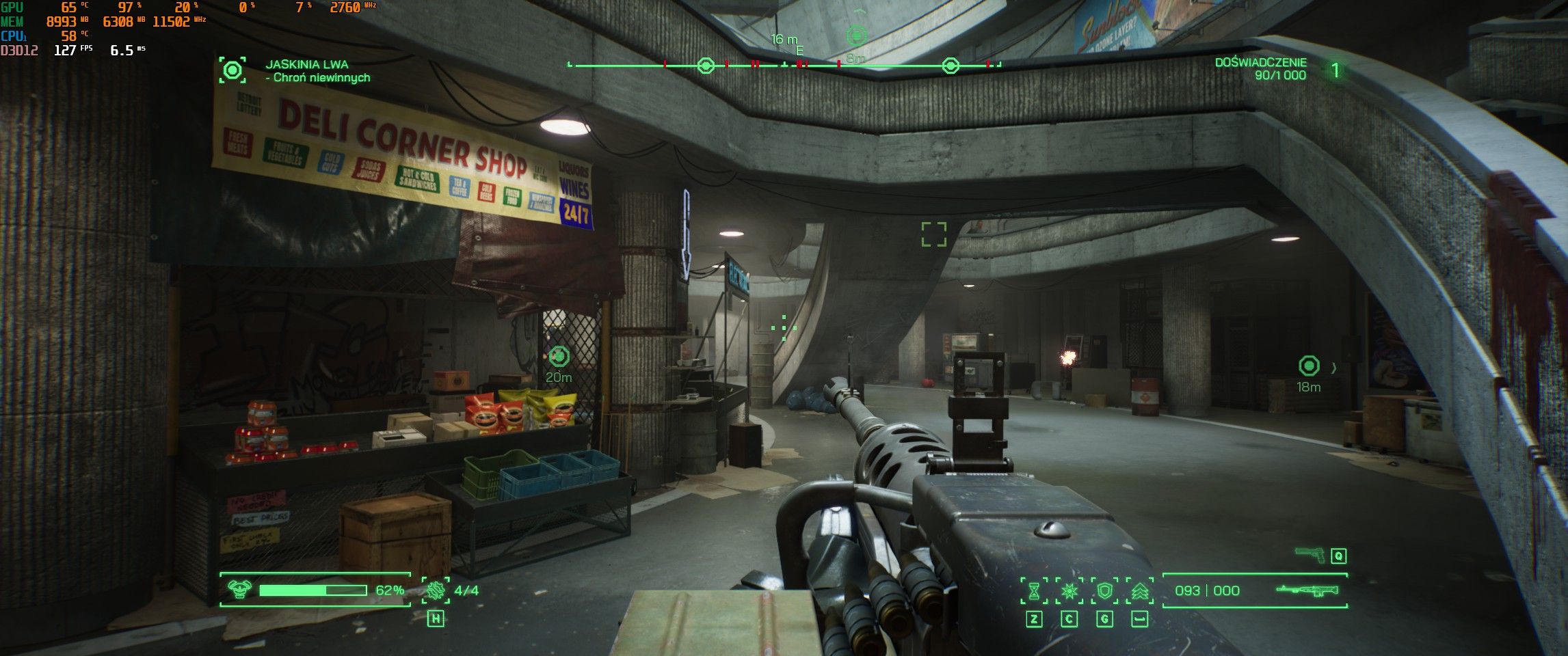
Task: Use the triple-chevron dash ability
Action: 1139,590
